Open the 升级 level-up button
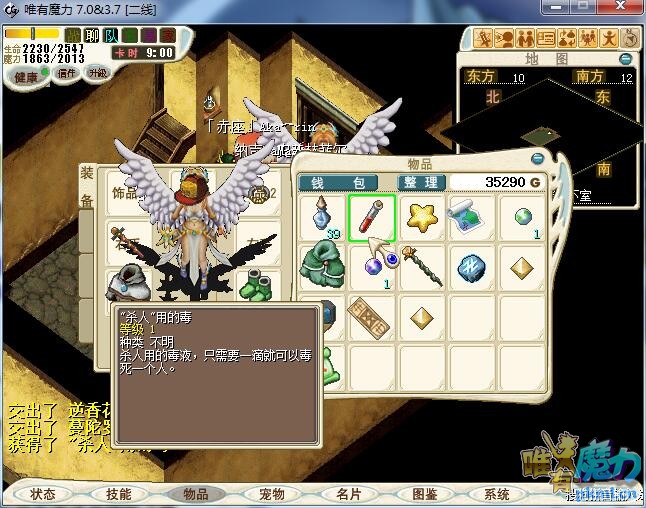Image resolution: width=646 pixels, height=508 pixels. pos(98,73)
